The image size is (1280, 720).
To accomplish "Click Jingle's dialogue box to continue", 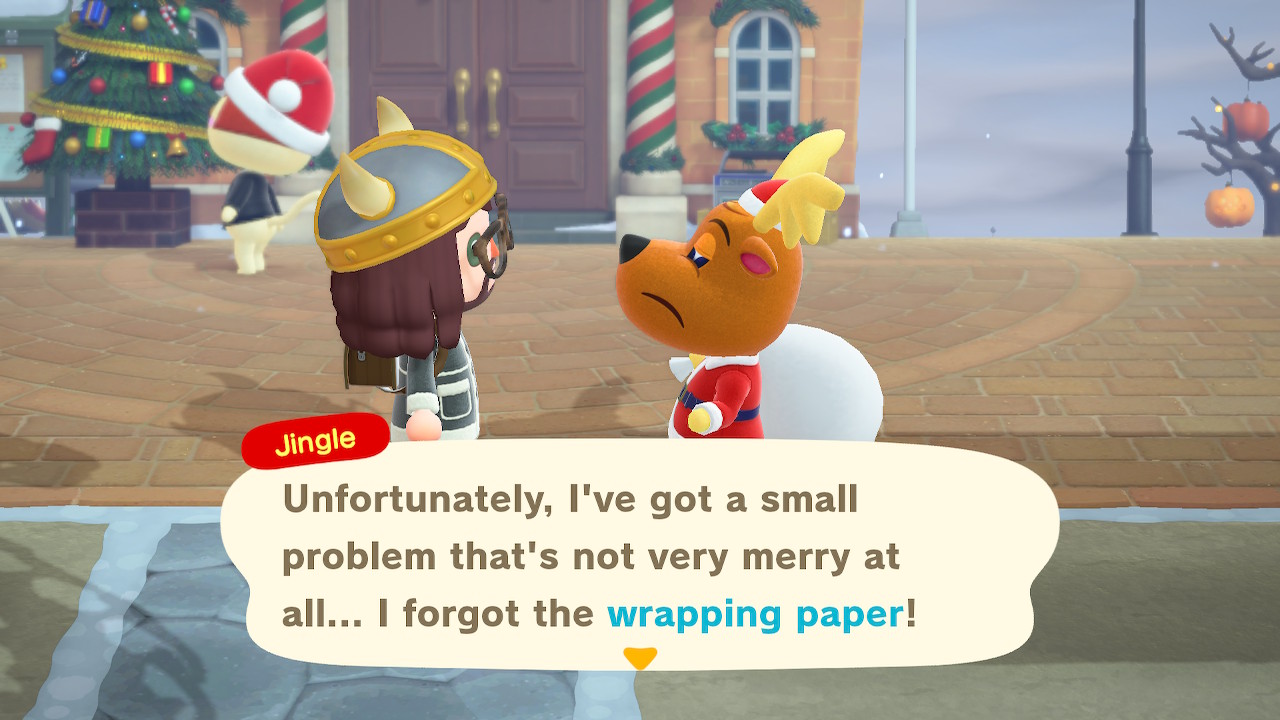I will (x=640, y=555).
